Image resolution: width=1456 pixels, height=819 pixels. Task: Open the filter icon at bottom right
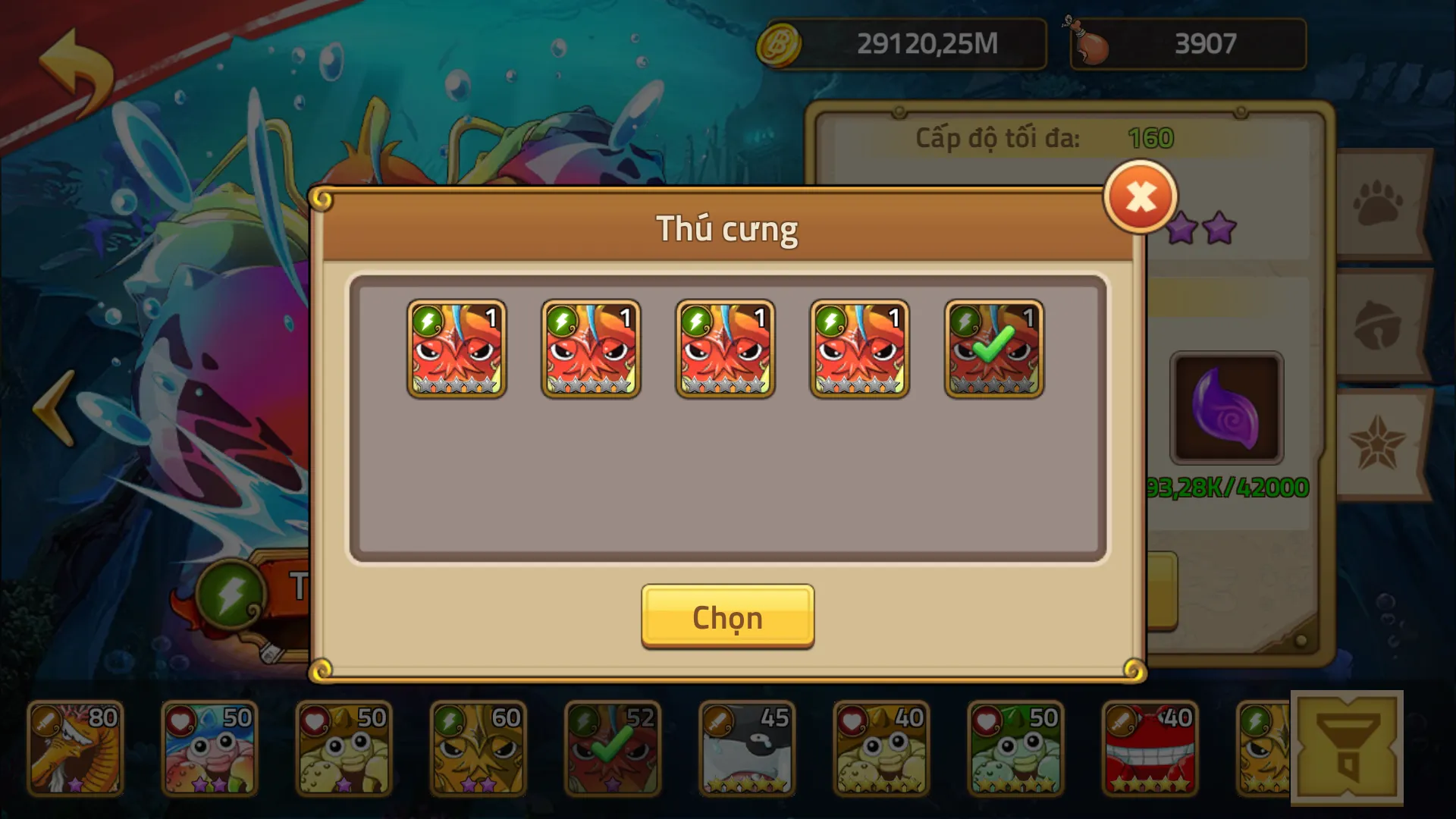tap(1348, 747)
